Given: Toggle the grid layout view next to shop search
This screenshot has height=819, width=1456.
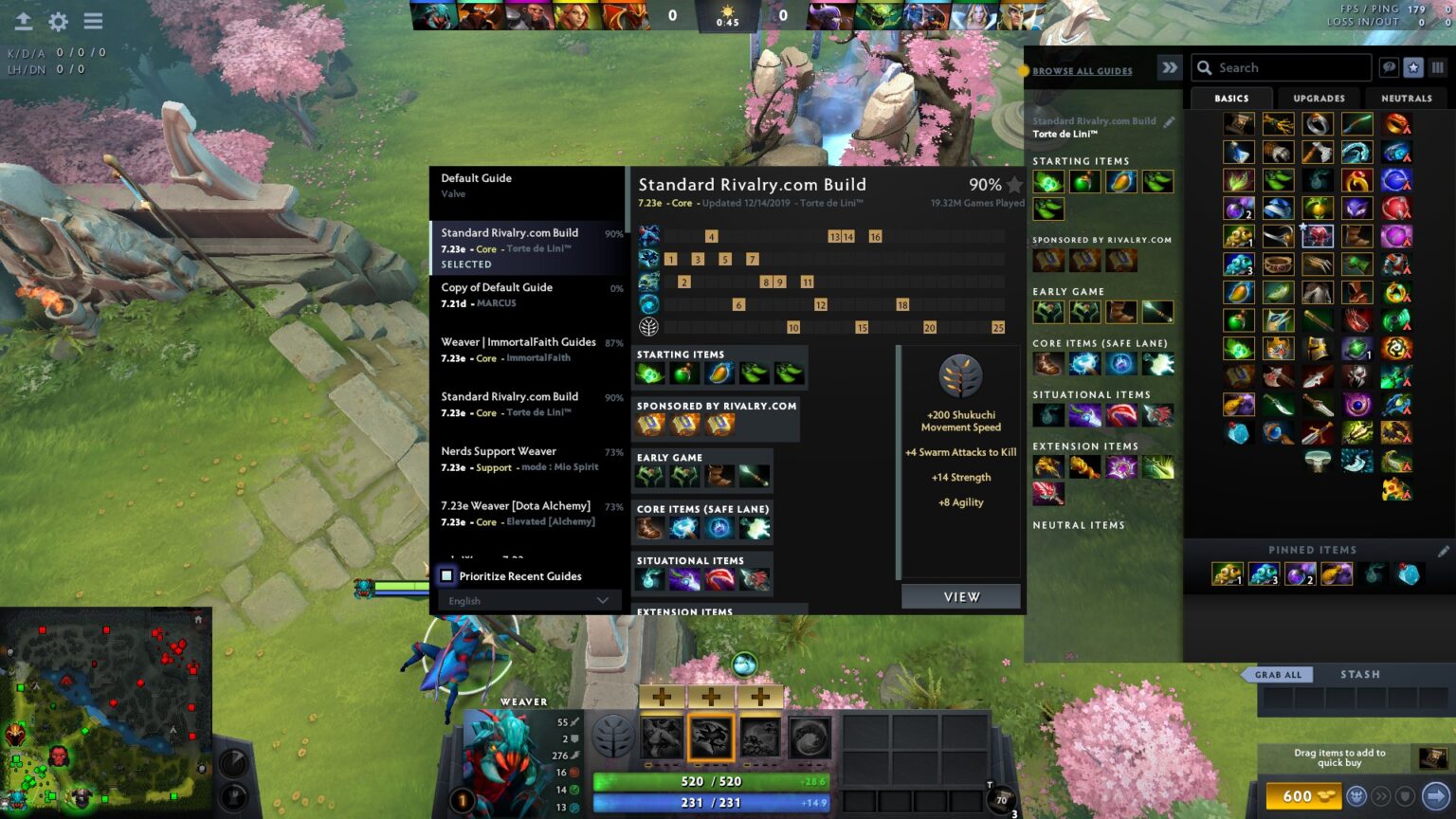Looking at the screenshot, I should pyautogui.click(x=1437, y=67).
